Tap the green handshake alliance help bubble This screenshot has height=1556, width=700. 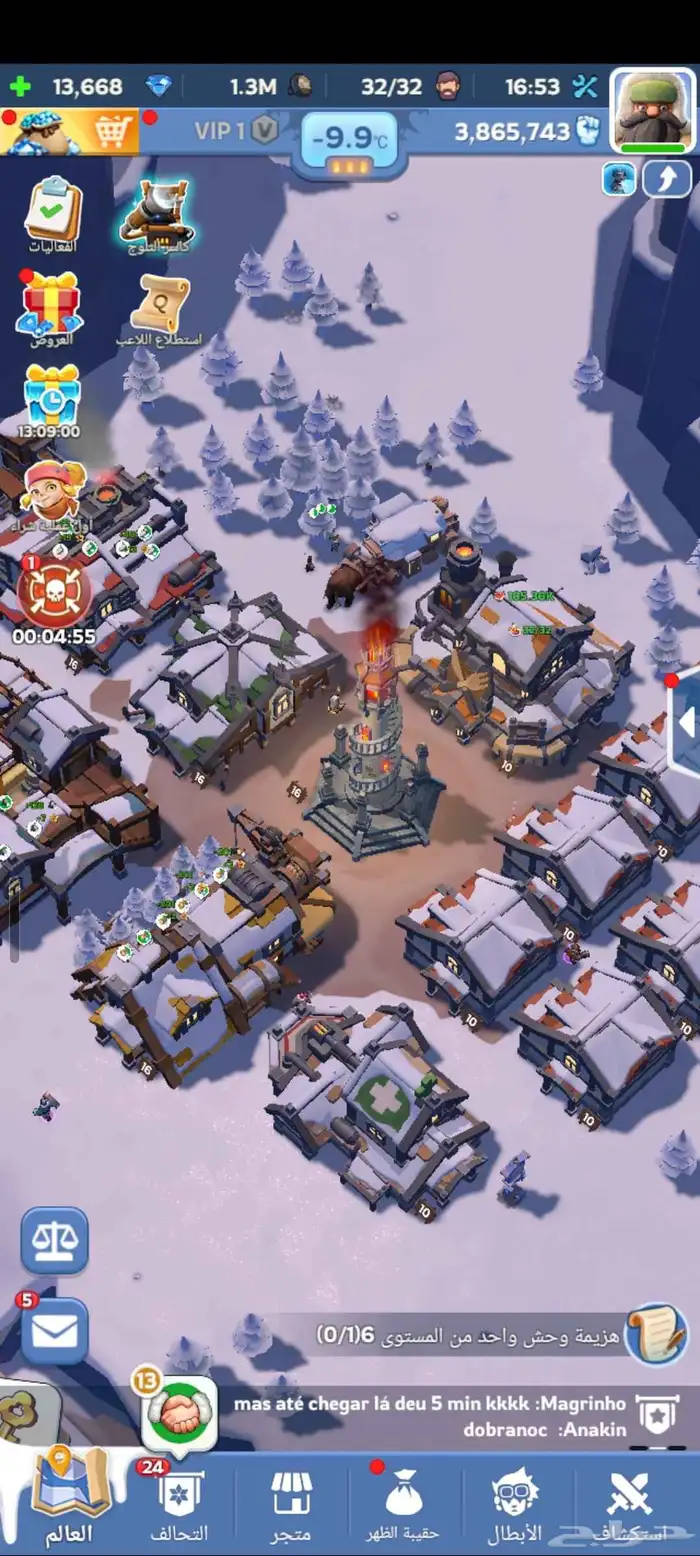pyautogui.click(x=180, y=1414)
